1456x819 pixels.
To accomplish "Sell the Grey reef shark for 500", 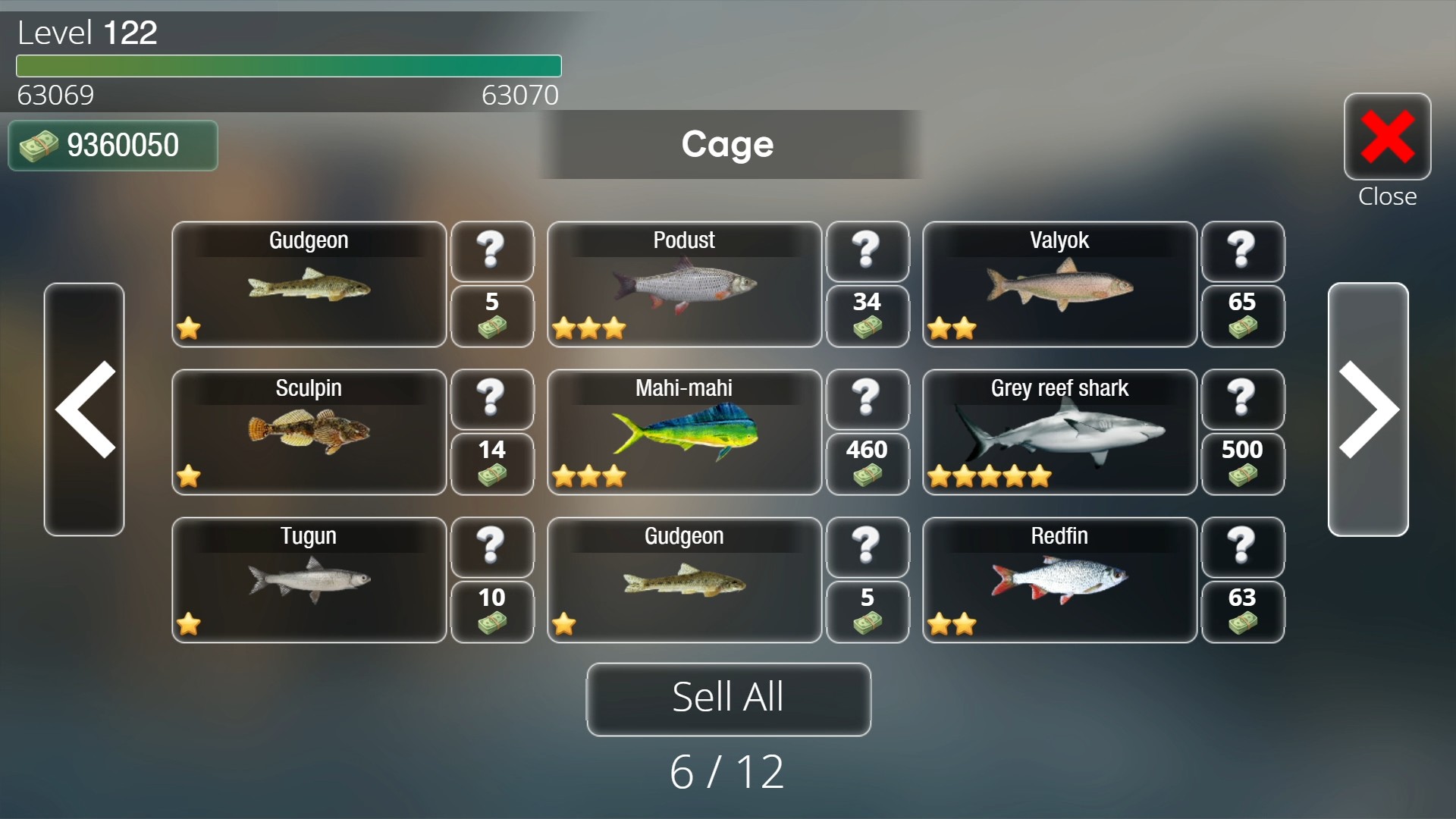I will tap(1243, 464).
